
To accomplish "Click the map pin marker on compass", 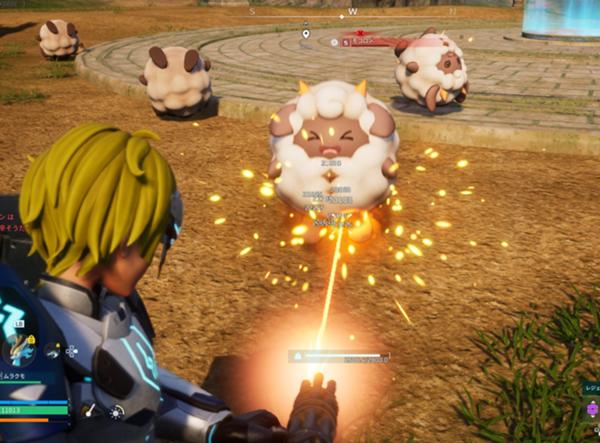I will (x=306, y=35).
